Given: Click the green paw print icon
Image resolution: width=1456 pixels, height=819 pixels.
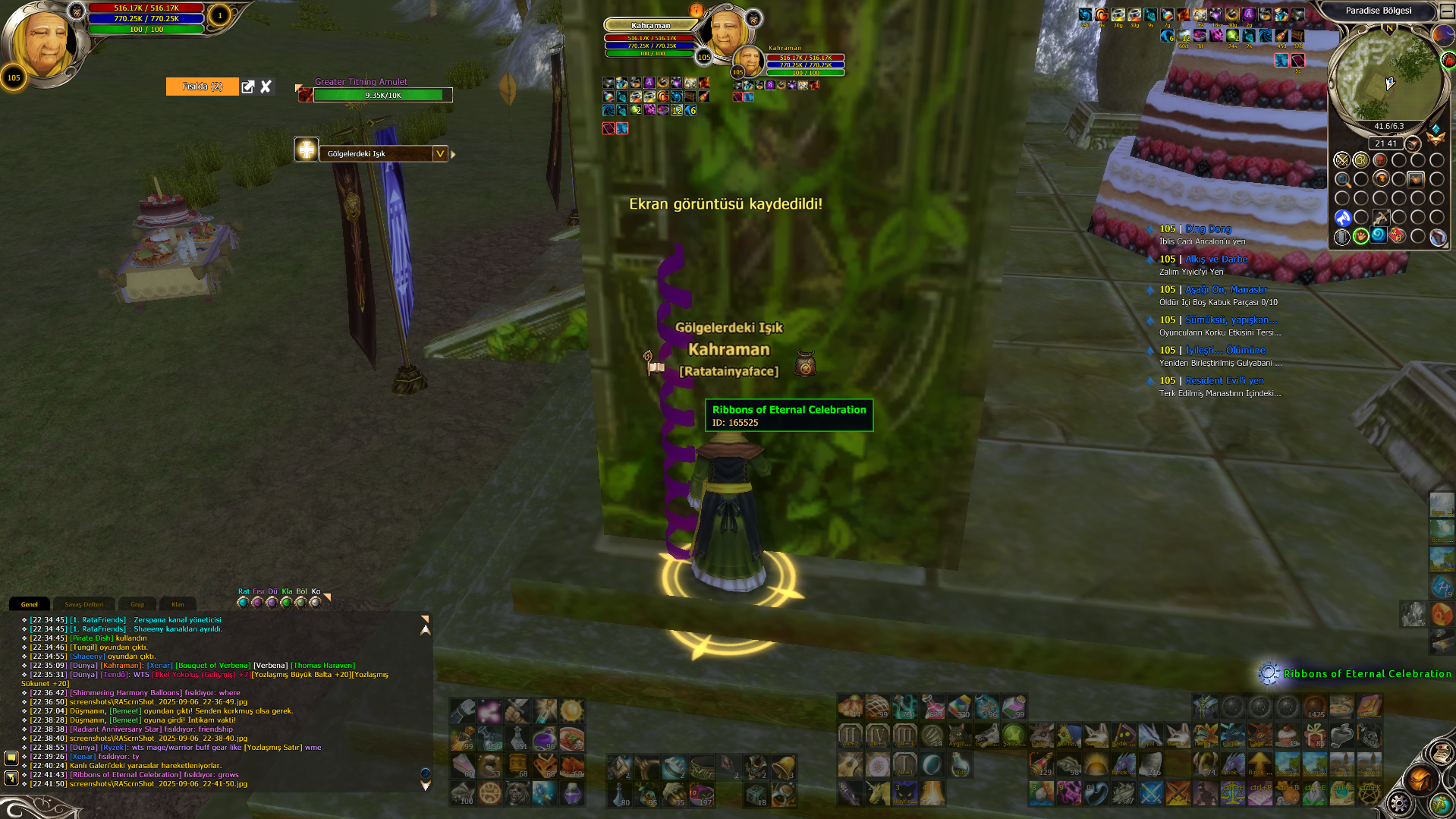Looking at the screenshot, I should pos(1361,236).
